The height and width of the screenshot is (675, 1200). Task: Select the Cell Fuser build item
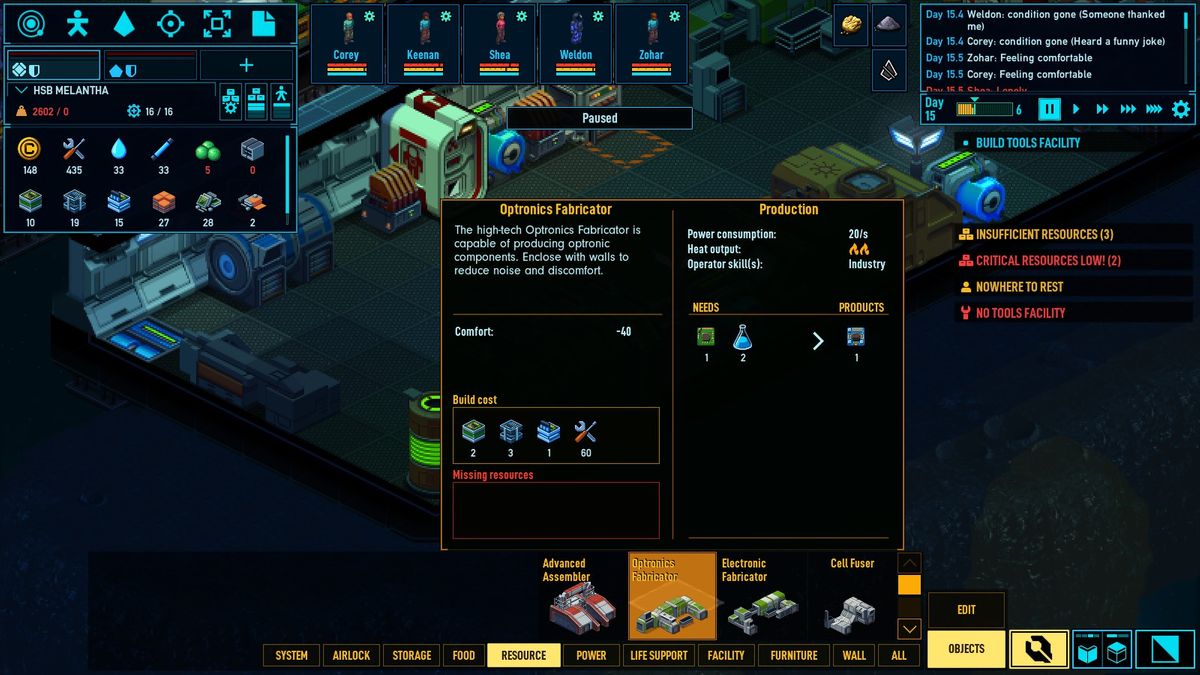point(852,596)
